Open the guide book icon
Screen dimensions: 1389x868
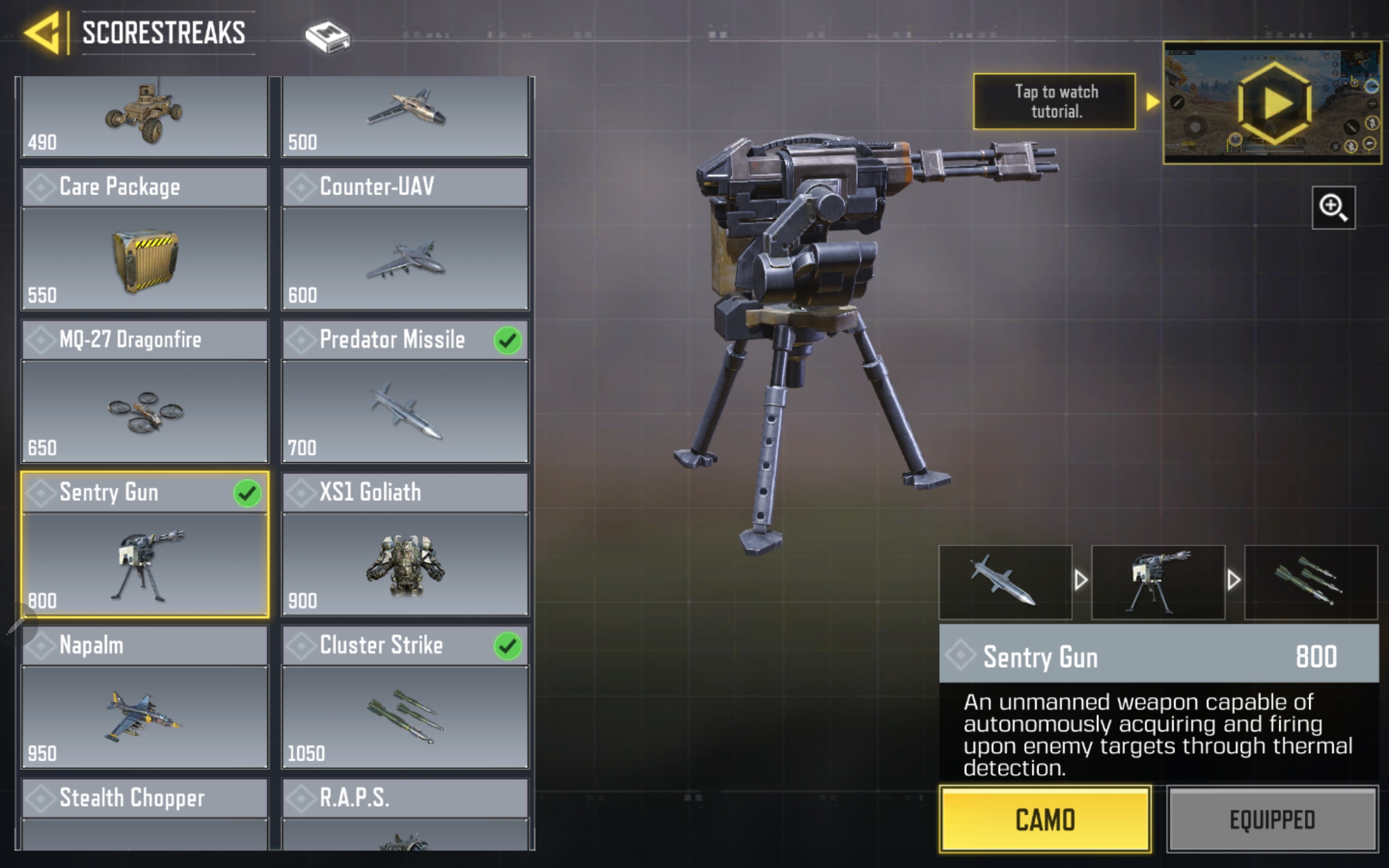[x=327, y=37]
